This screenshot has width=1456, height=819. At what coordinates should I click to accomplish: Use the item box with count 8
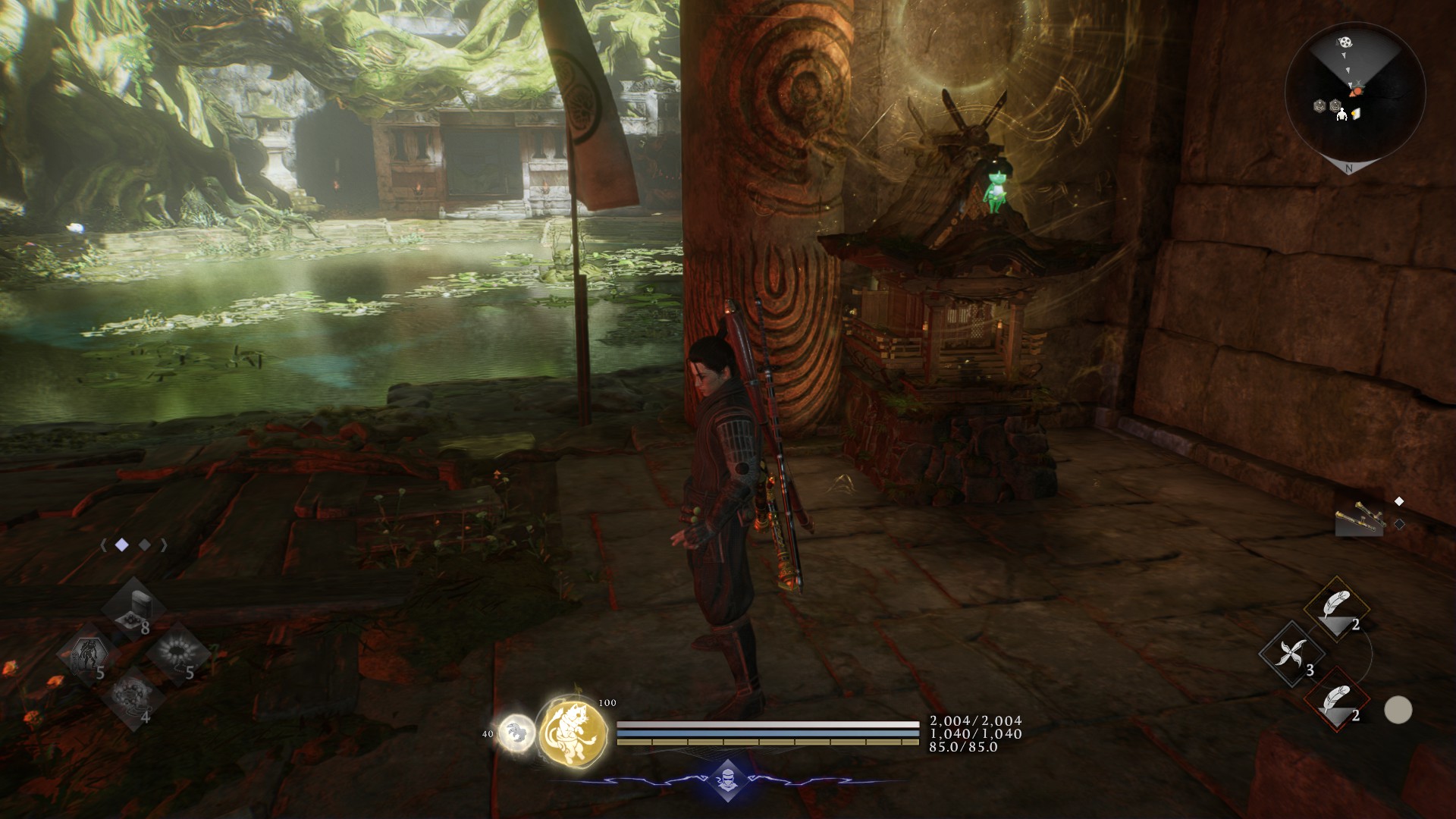133,607
